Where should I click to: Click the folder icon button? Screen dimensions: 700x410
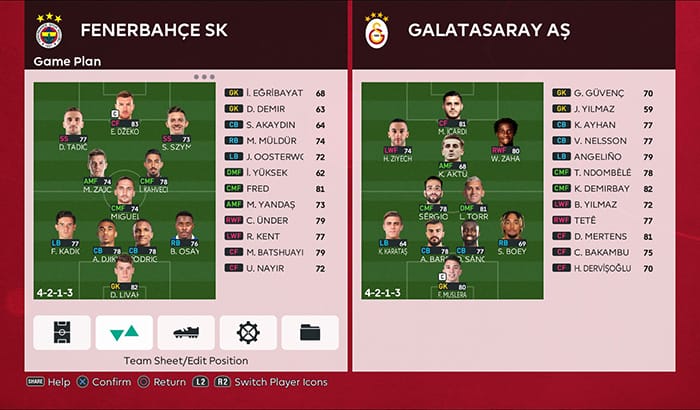[310, 332]
